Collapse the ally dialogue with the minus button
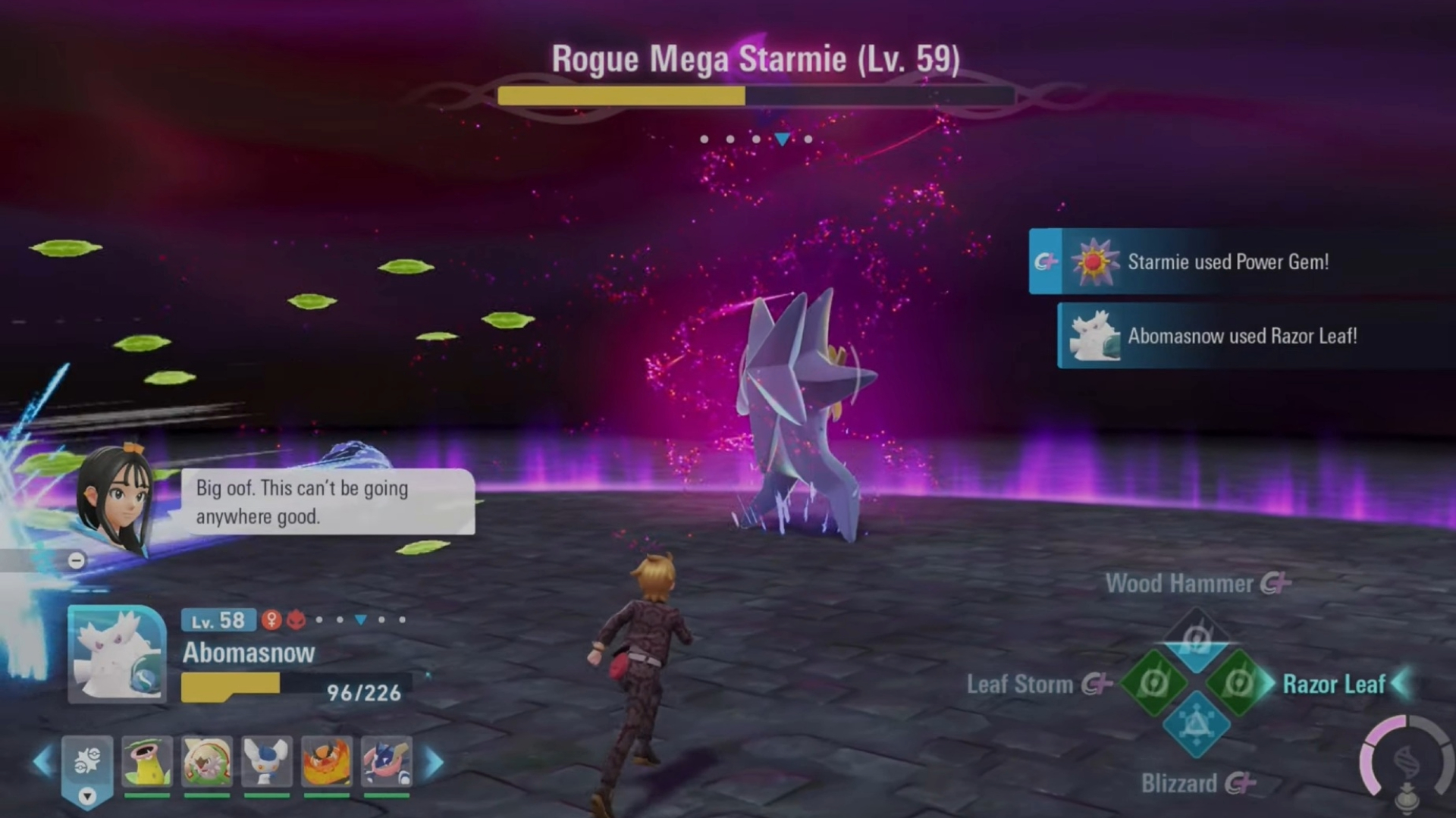This screenshot has width=1456, height=818. click(77, 560)
